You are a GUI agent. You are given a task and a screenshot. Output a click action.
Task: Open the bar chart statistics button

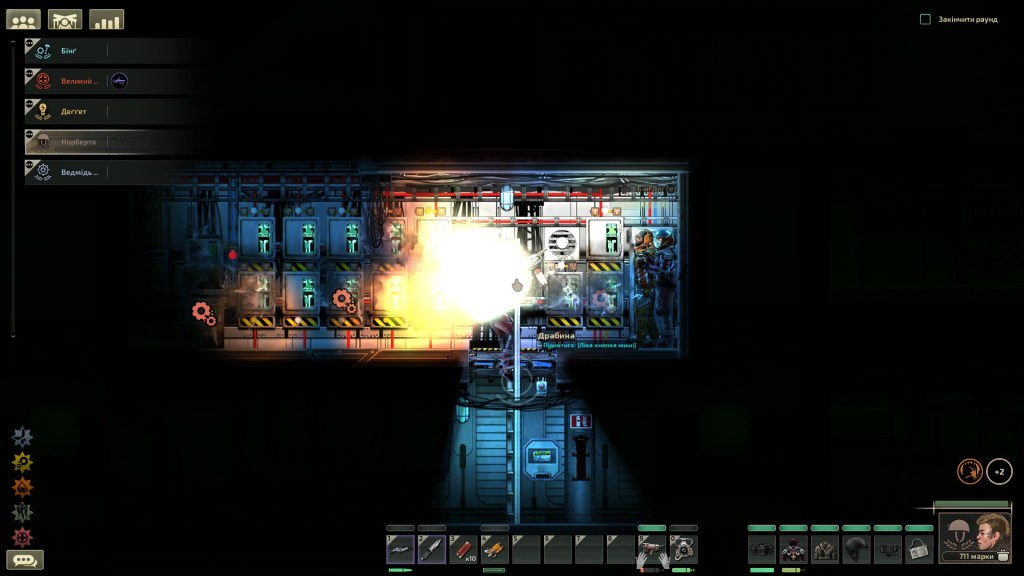click(106, 19)
